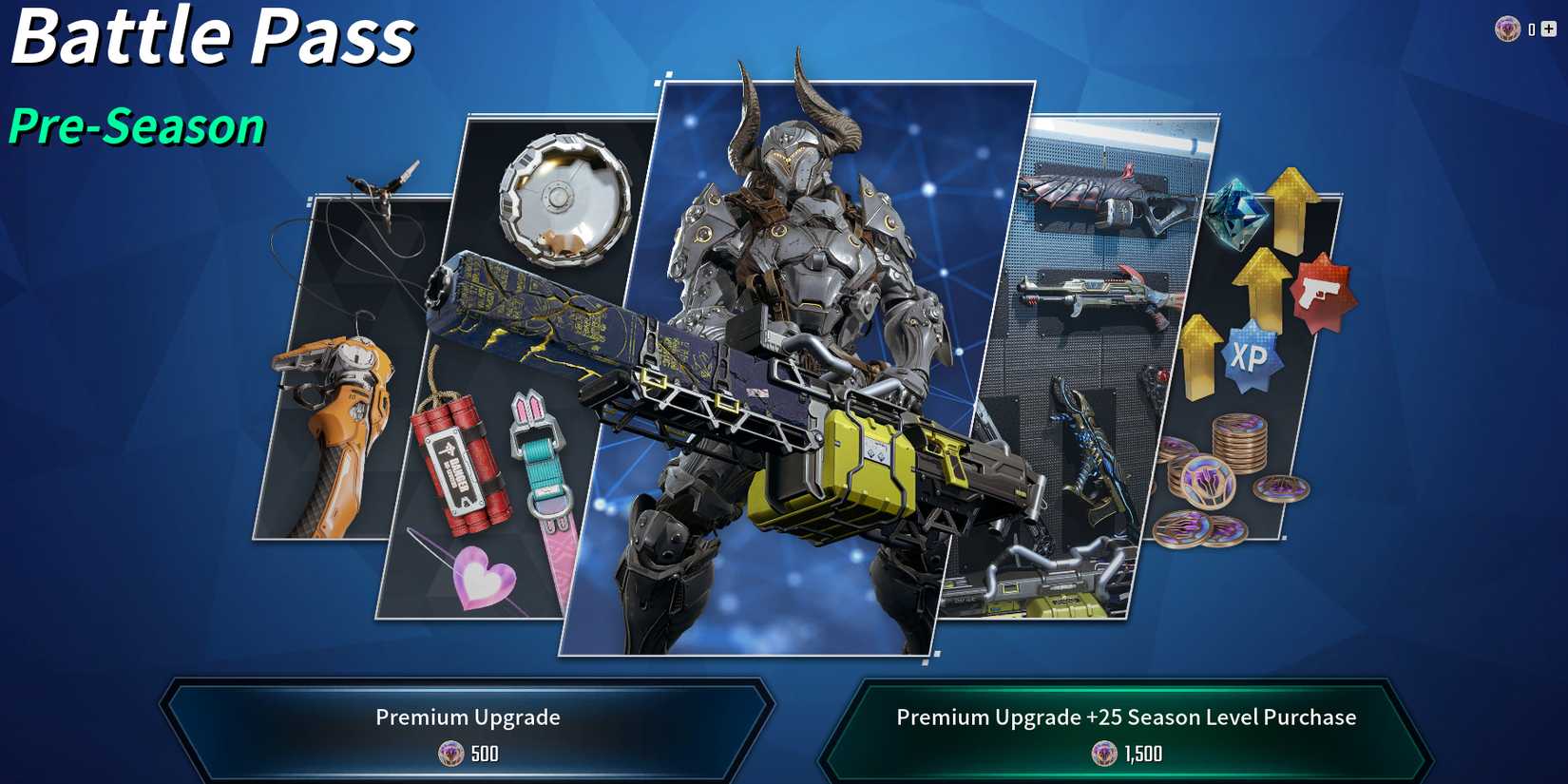This screenshot has height=784, width=1568.
Task: Click the coin icon beside 1,500 price
Action: pos(1105,754)
